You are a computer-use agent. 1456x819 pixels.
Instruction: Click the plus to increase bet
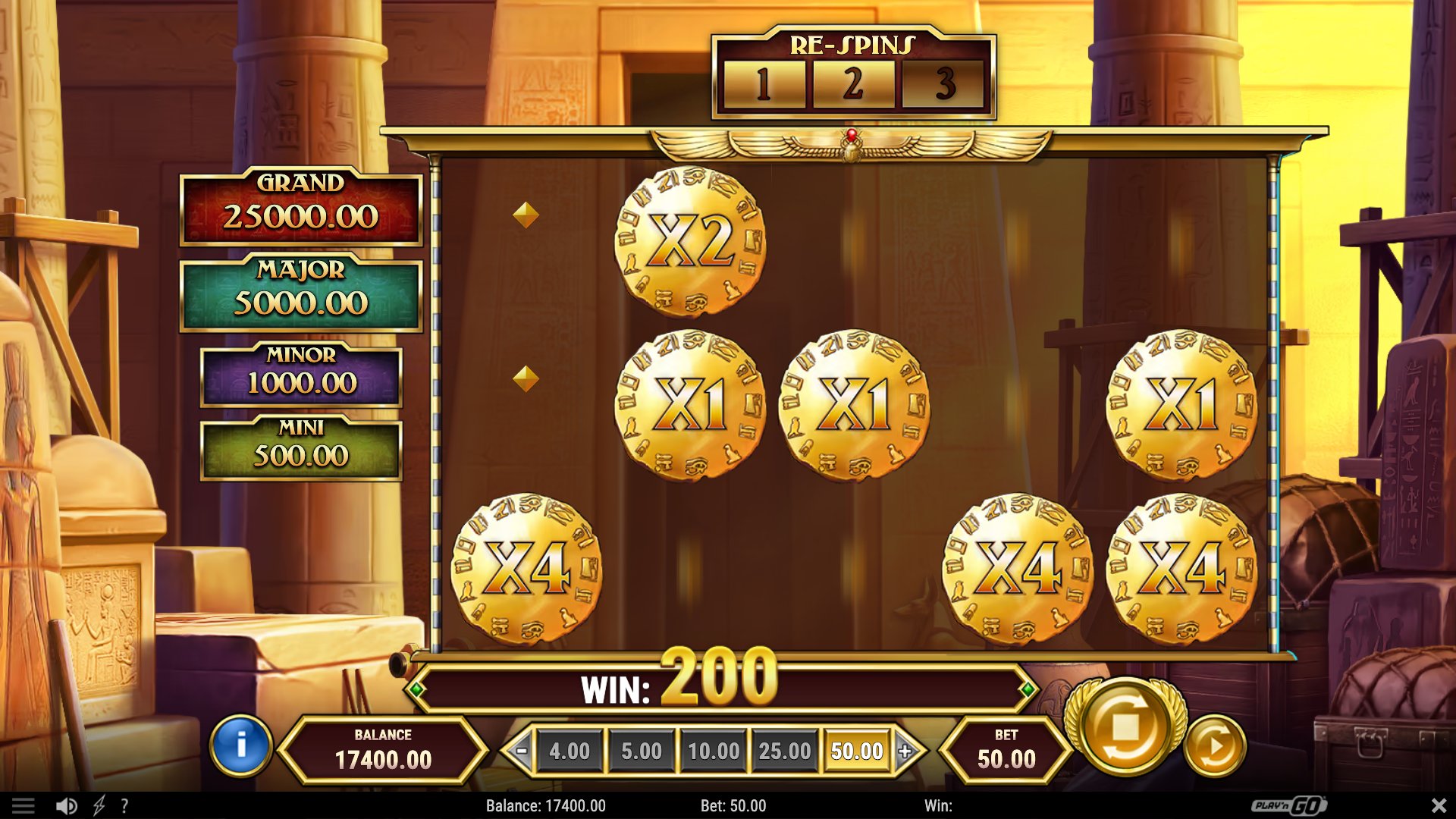coord(905,751)
